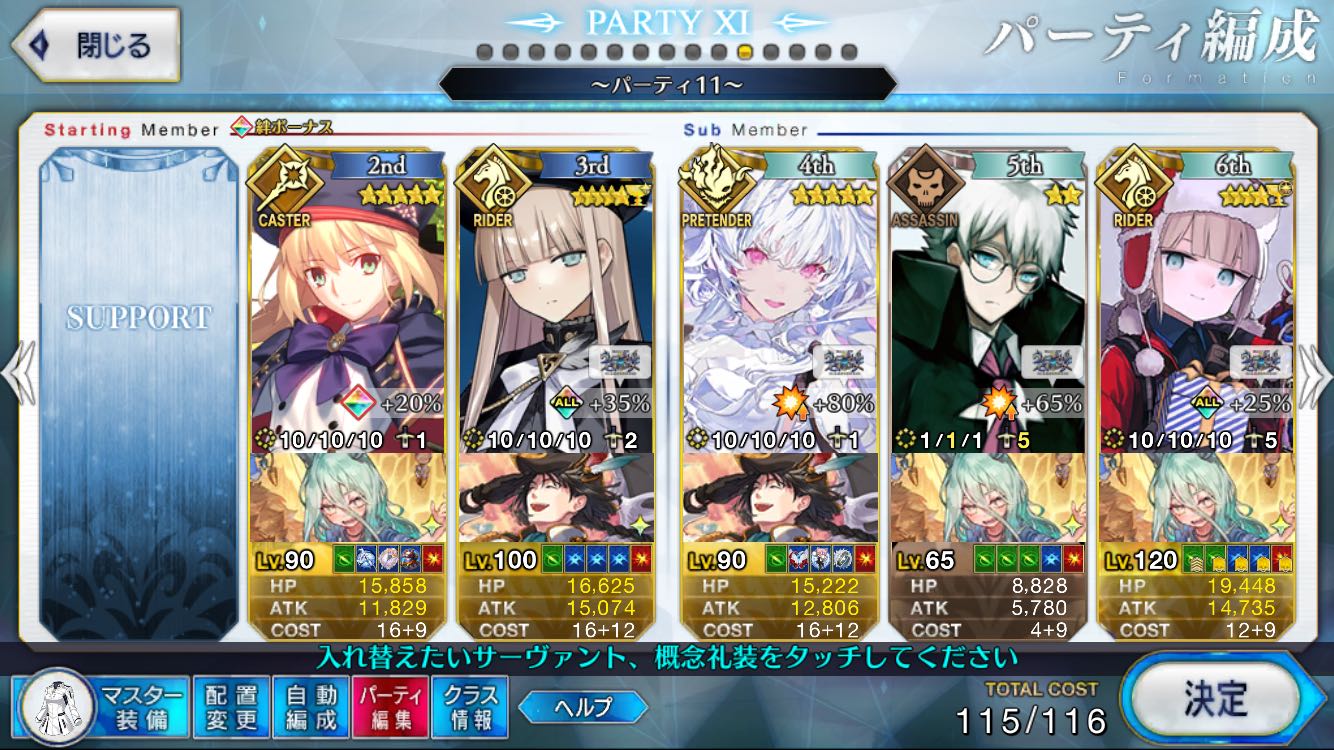Show the クラス情報 class info
The image size is (1334, 750).
point(470,706)
